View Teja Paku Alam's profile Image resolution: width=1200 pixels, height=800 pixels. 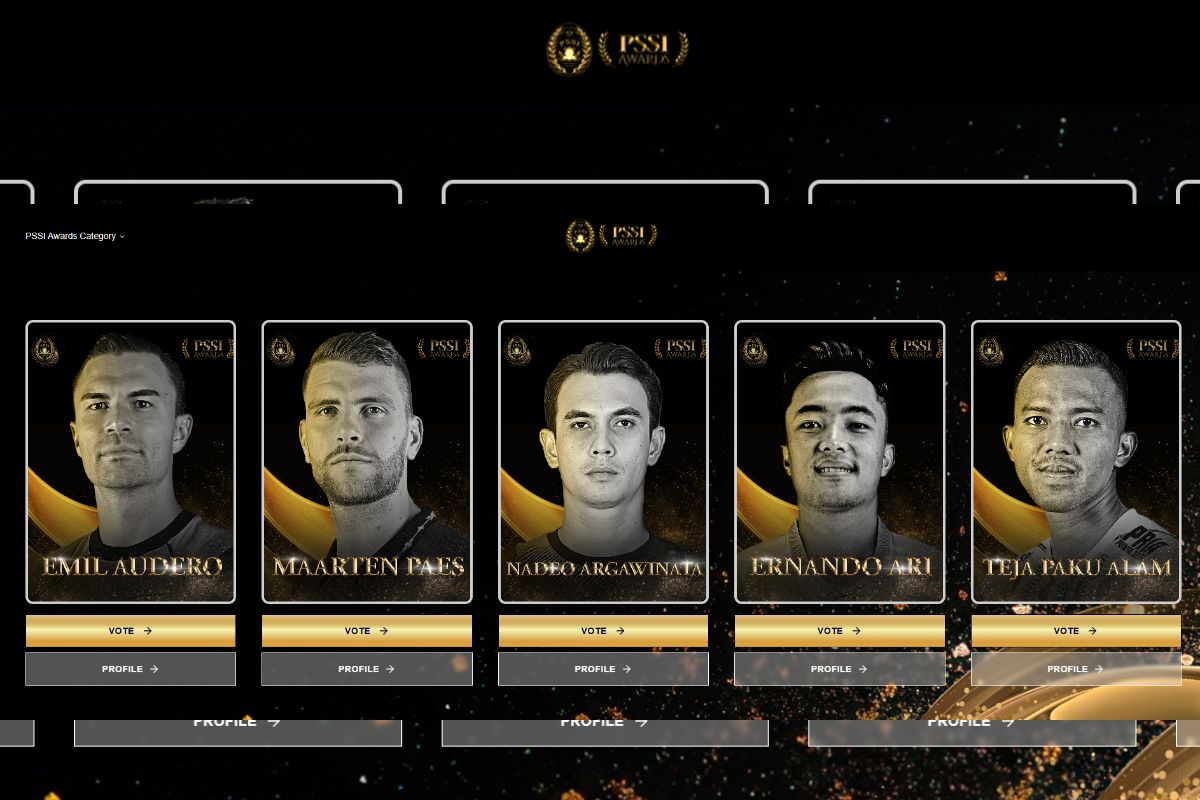1076,669
